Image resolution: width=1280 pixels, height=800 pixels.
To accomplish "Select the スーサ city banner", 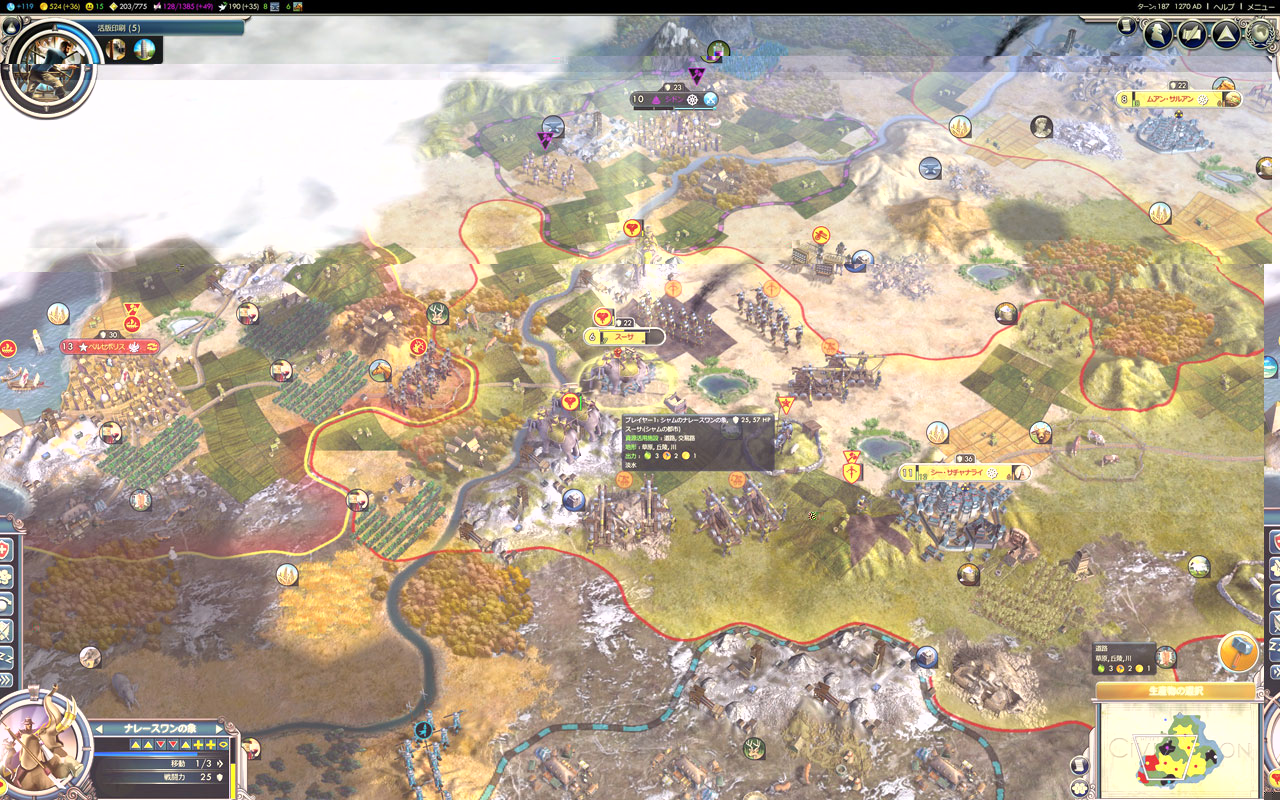I will tap(625, 338).
